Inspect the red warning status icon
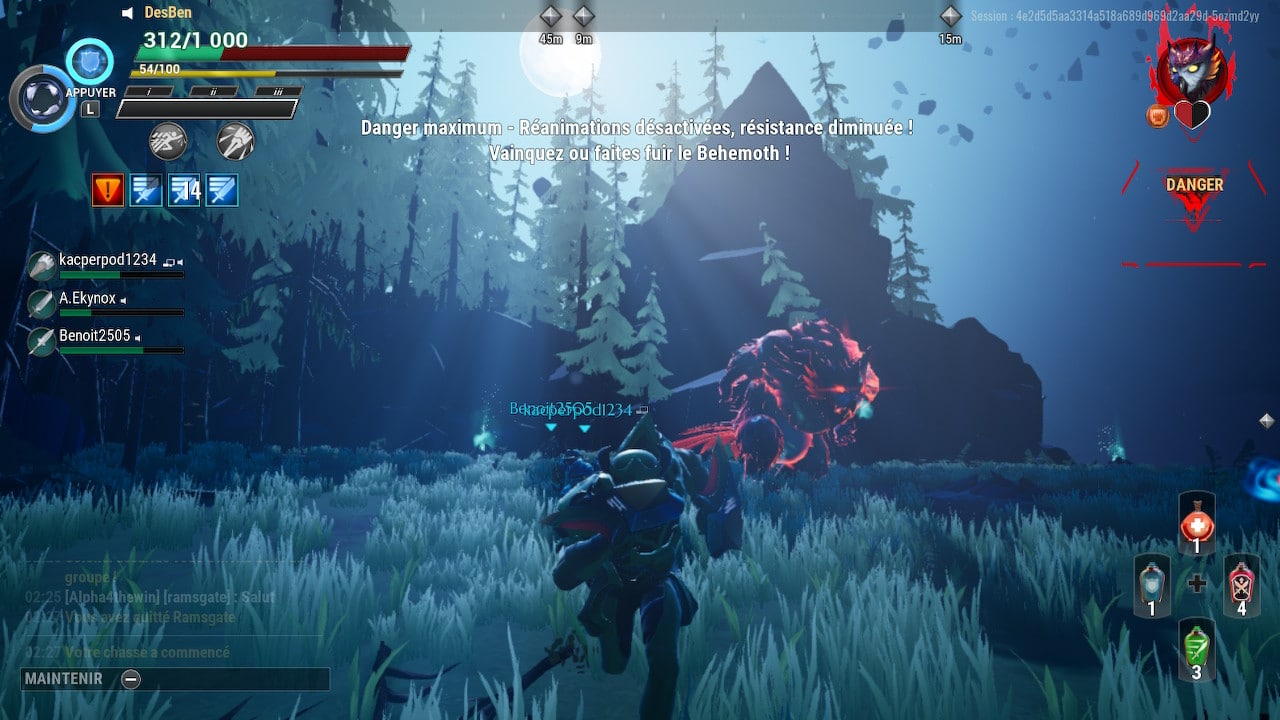The image size is (1280, 720). pyautogui.click(x=108, y=189)
